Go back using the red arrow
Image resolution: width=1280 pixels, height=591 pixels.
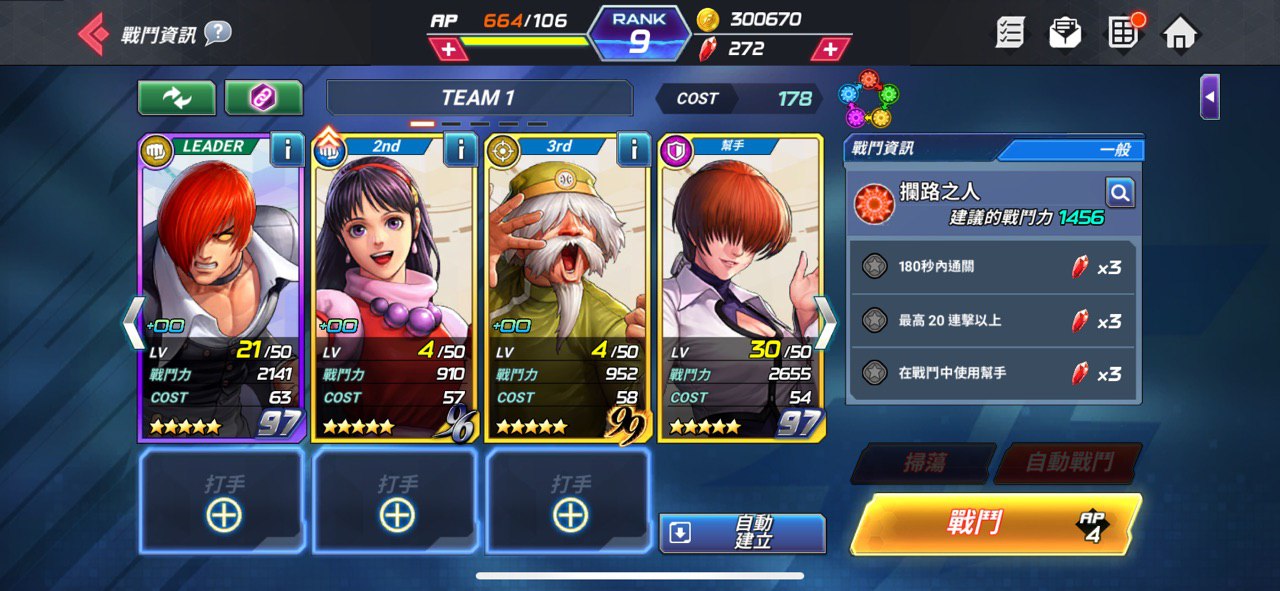(93, 34)
